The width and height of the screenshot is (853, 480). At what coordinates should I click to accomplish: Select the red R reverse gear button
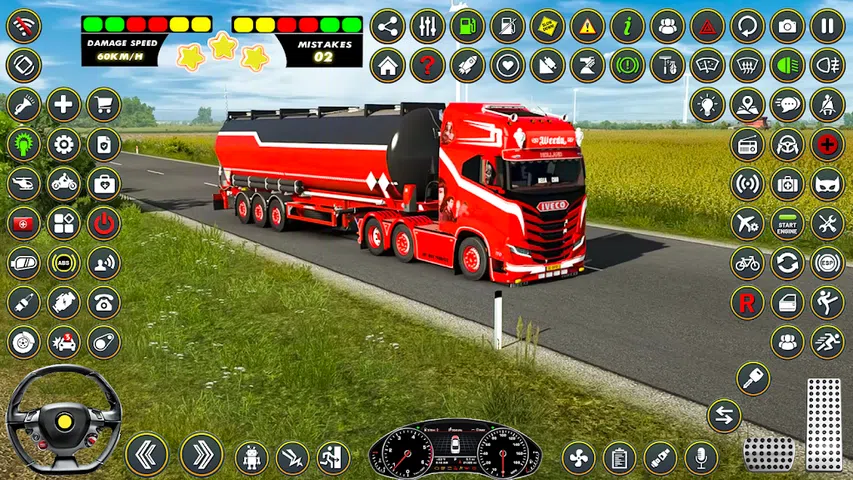[747, 301]
